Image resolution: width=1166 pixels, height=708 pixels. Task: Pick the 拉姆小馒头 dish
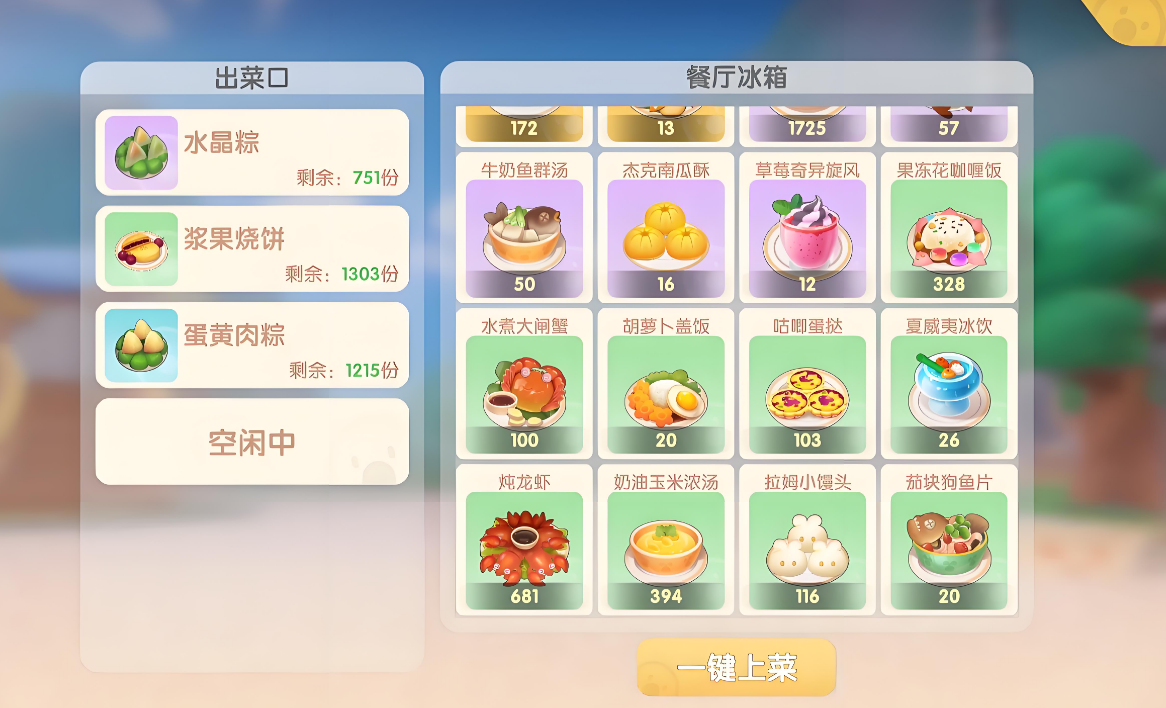807,540
